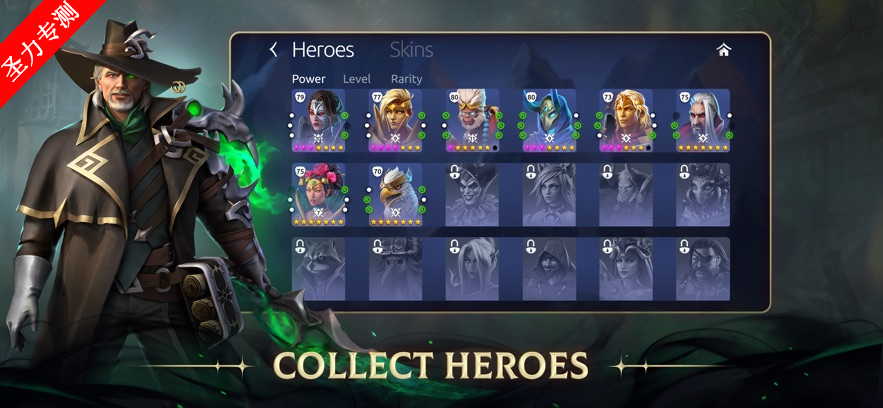Viewport: 883px width, 408px height.
Task: Sort heroes by Level
Action: 357,79
